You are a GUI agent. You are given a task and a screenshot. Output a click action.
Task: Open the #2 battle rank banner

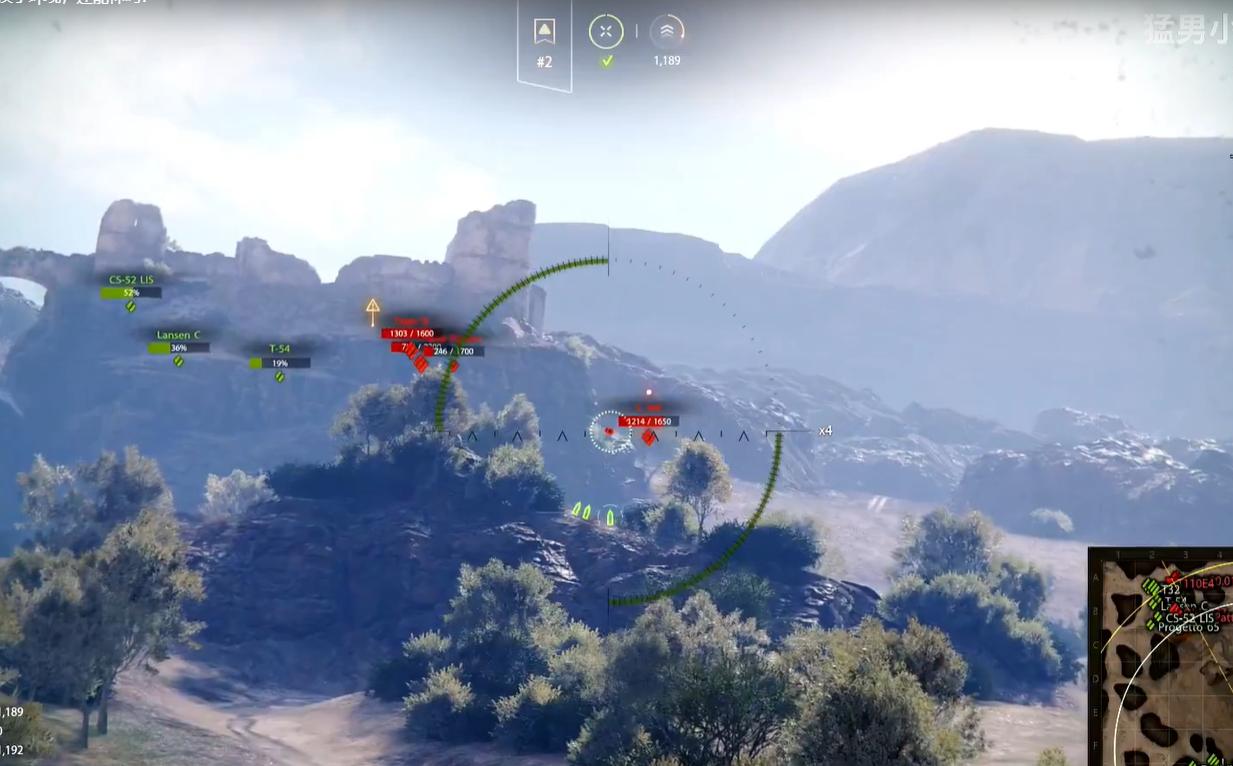544,42
